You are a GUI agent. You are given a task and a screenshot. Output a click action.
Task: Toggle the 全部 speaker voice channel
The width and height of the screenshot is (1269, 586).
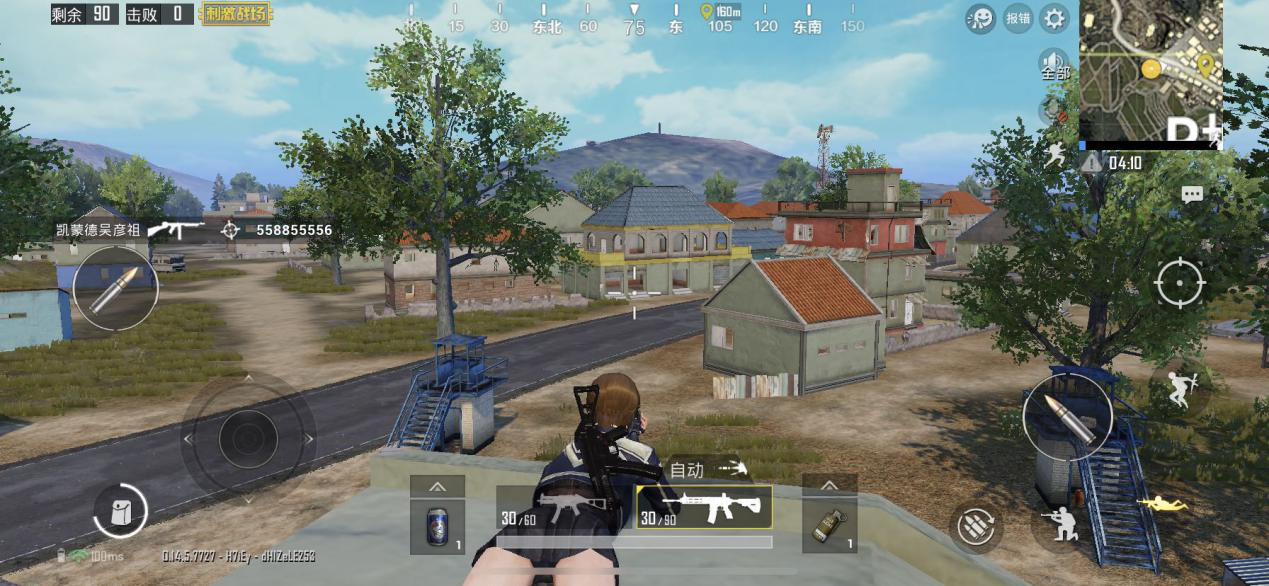(1054, 67)
